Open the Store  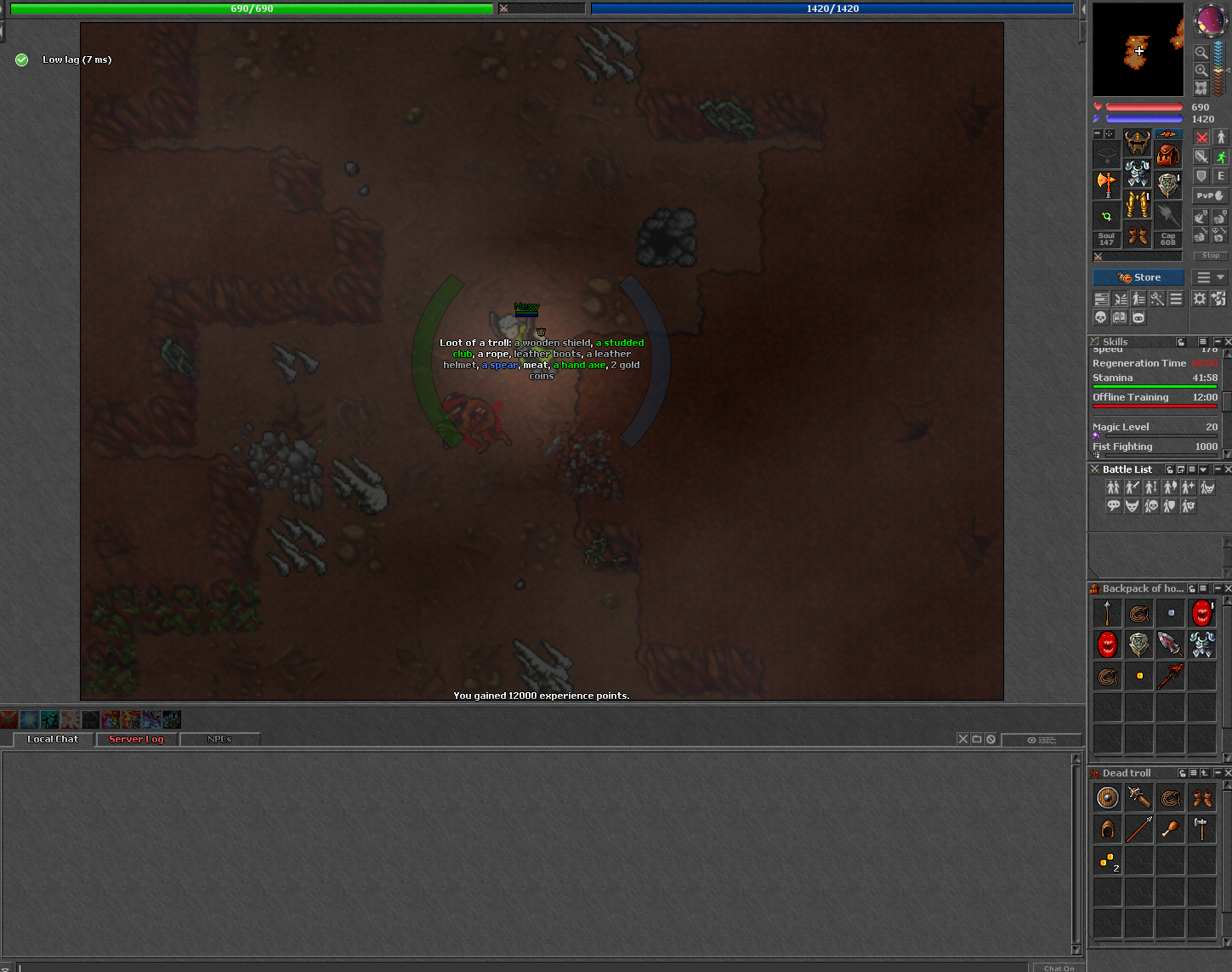pos(1138,277)
